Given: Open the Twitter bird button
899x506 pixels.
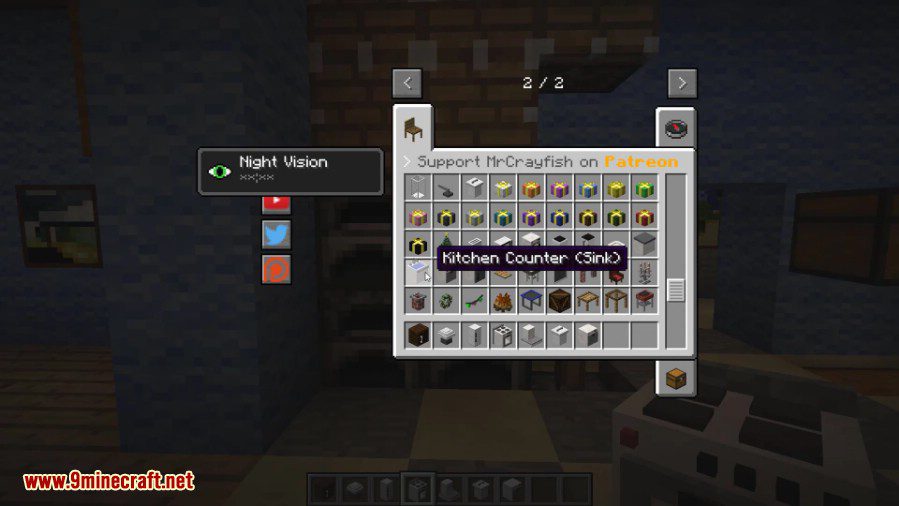Looking at the screenshot, I should [x=277, y=235].
